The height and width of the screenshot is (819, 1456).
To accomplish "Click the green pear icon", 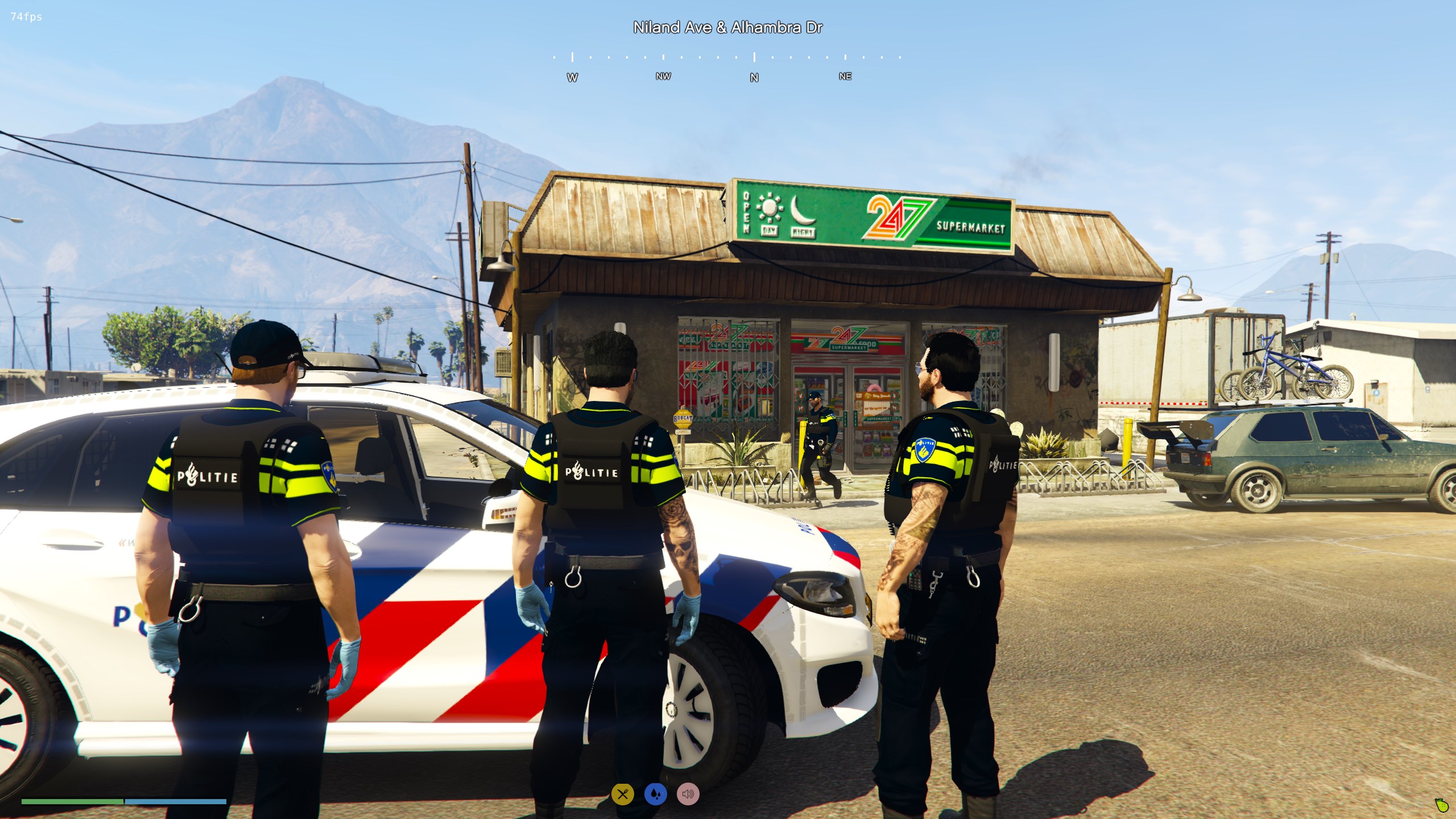I will click(x=1441, y=805).
